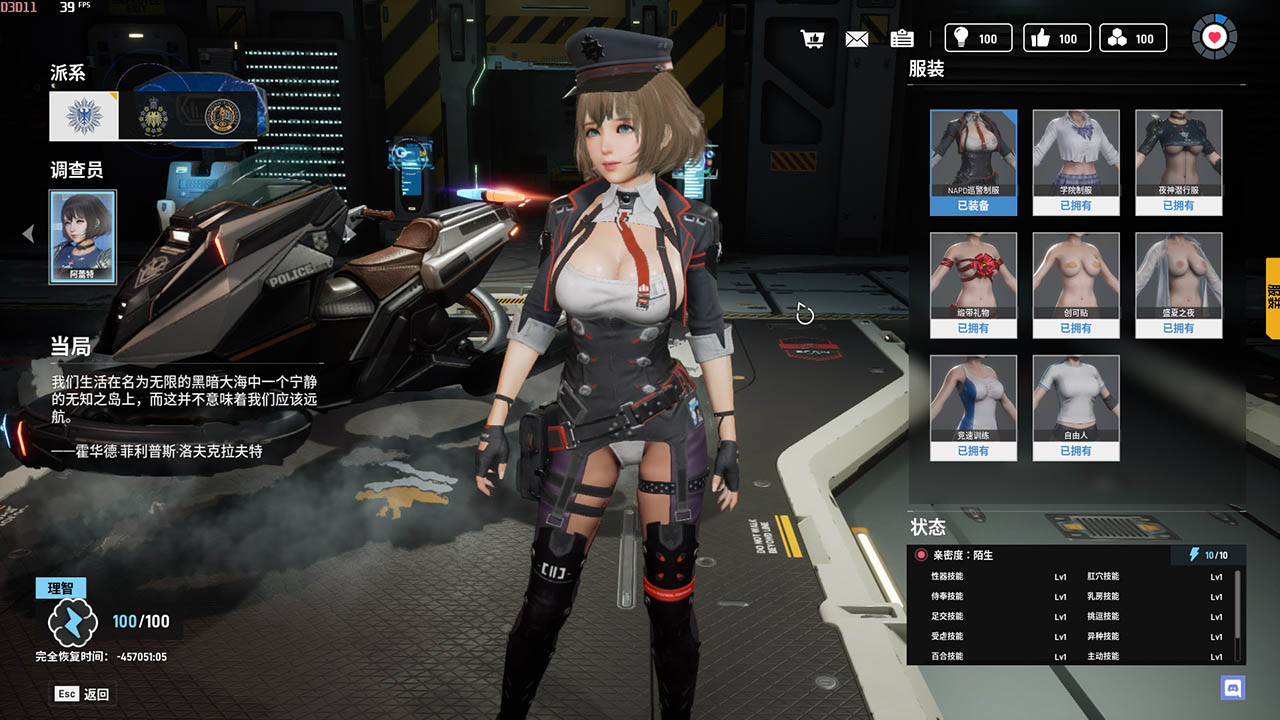Open the mail envelope inbox
The width and height of the screenshot is (1280, 720).
point(857,39)
